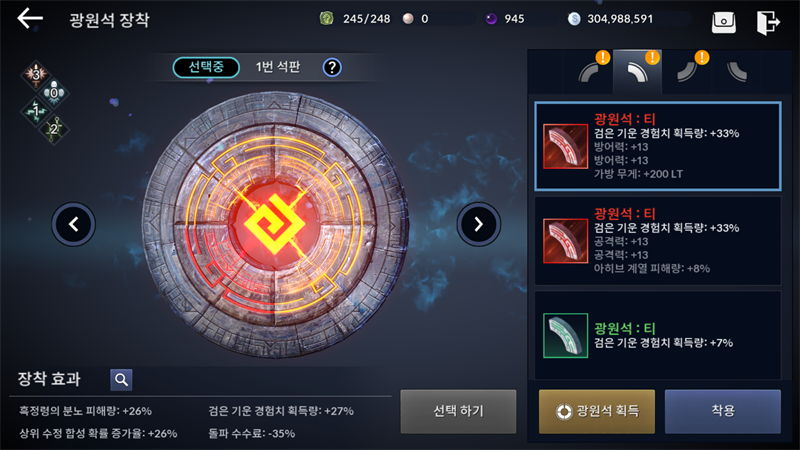Choose the green lightstone with +7% bonus
The image size is (800, 450).
[x=657, y=335]
